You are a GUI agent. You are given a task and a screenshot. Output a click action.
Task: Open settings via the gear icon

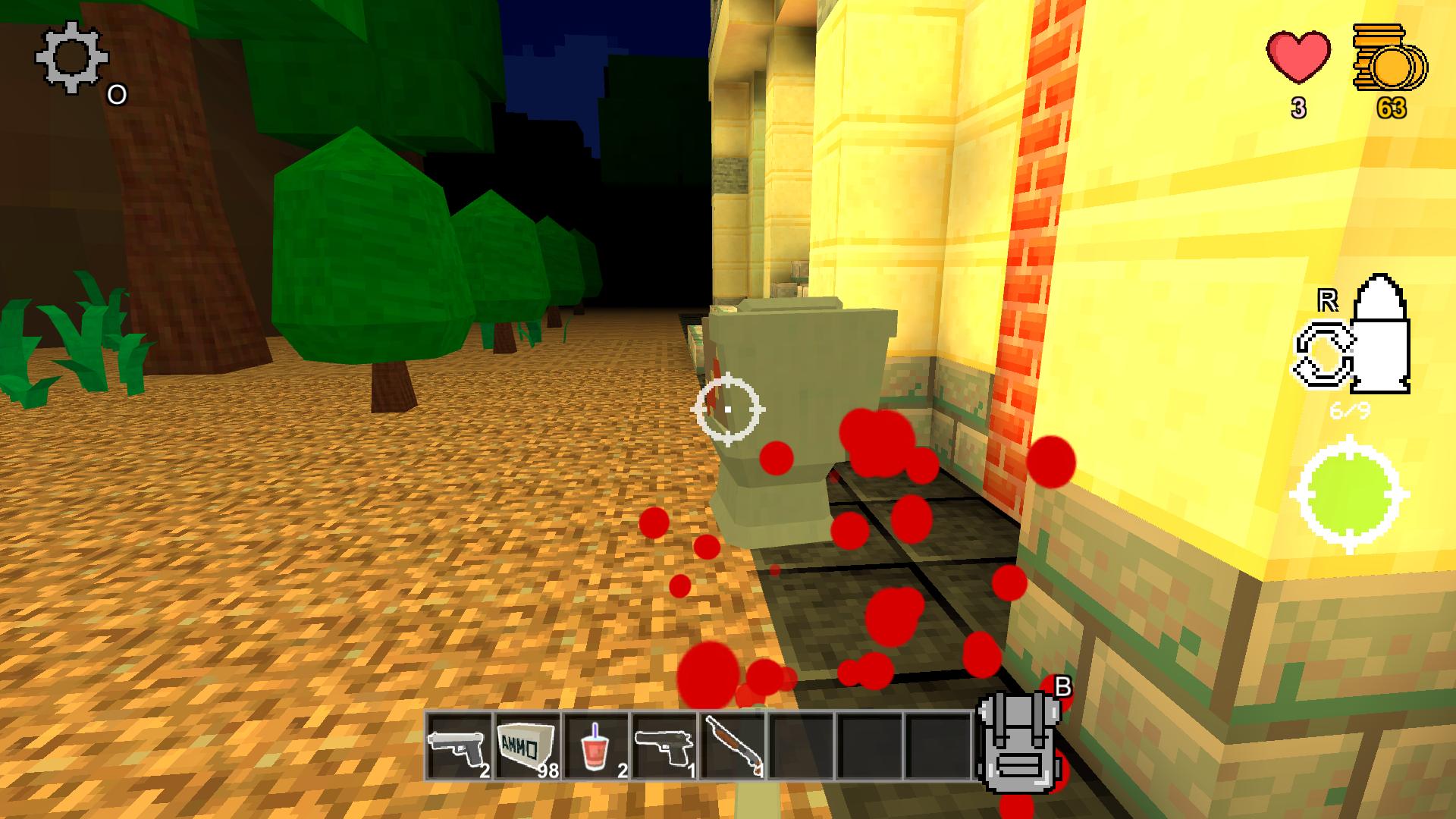click(72, 58)
